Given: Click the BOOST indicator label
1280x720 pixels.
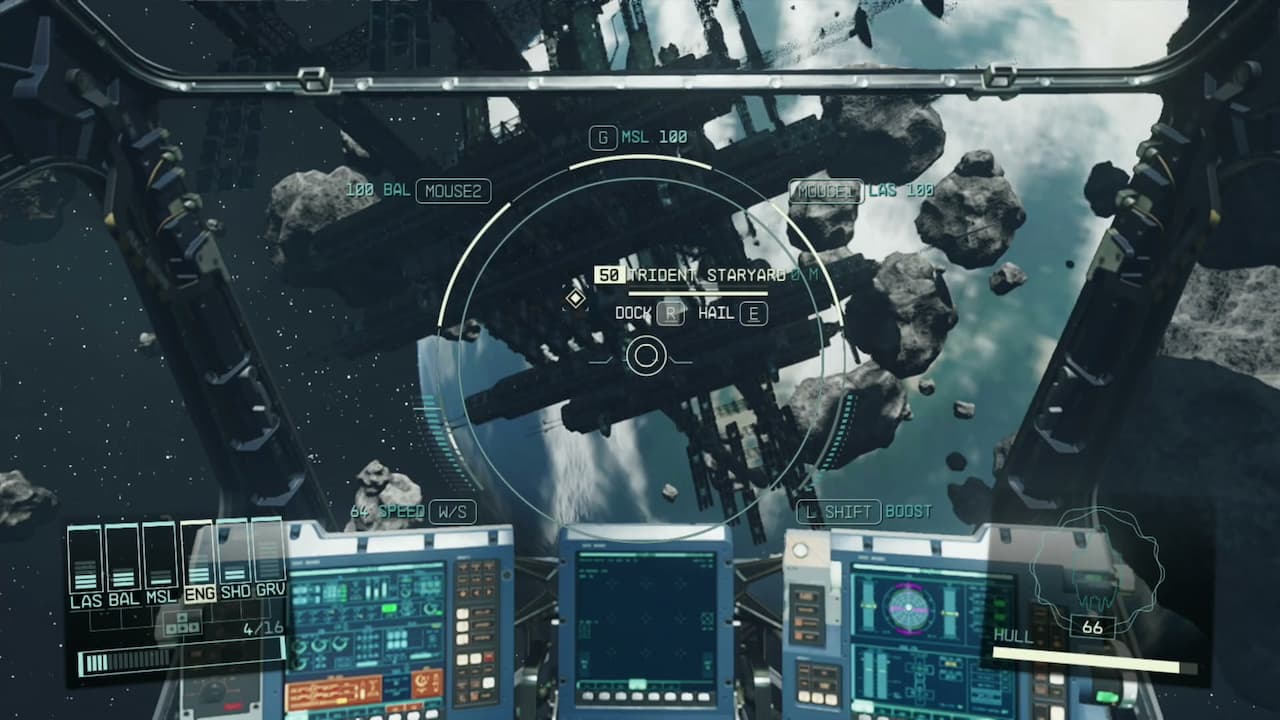Looking at the screenshot, I should 908,513.
